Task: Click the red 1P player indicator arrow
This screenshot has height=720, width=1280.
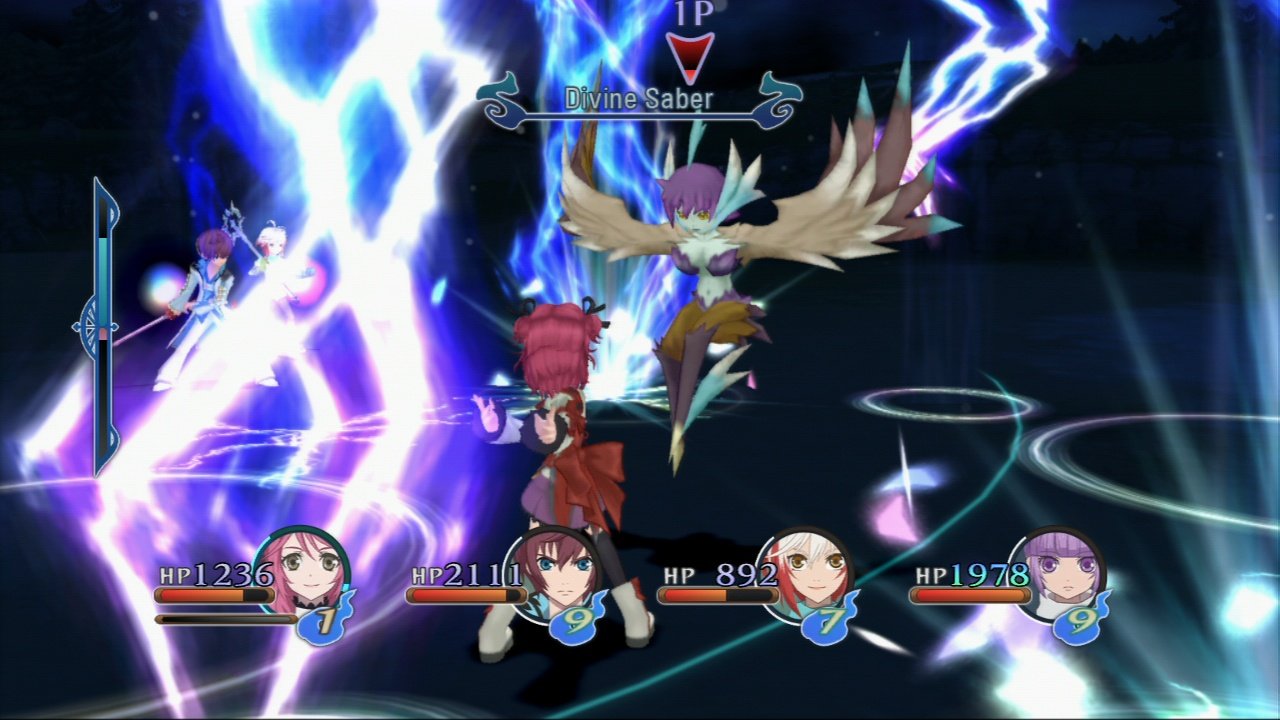Action: [x=692, y=53]
